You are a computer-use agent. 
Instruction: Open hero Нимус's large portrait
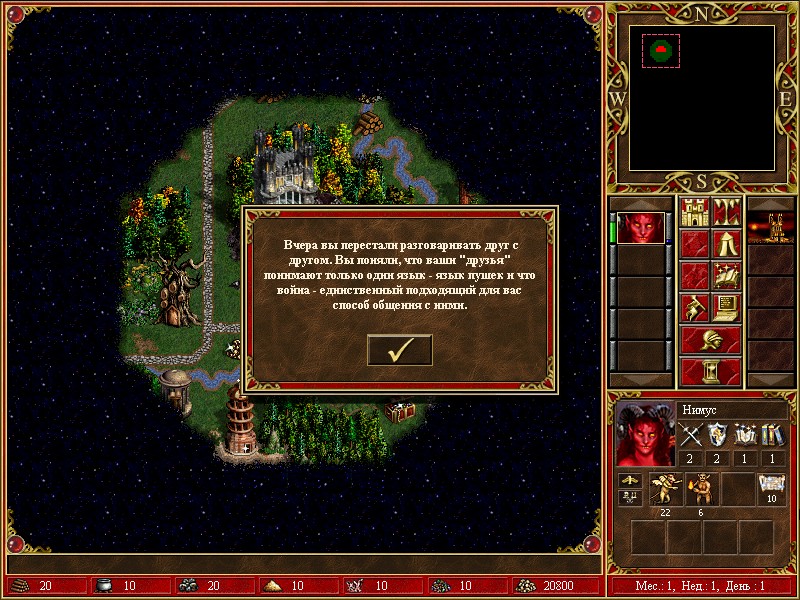click(645, 434)
